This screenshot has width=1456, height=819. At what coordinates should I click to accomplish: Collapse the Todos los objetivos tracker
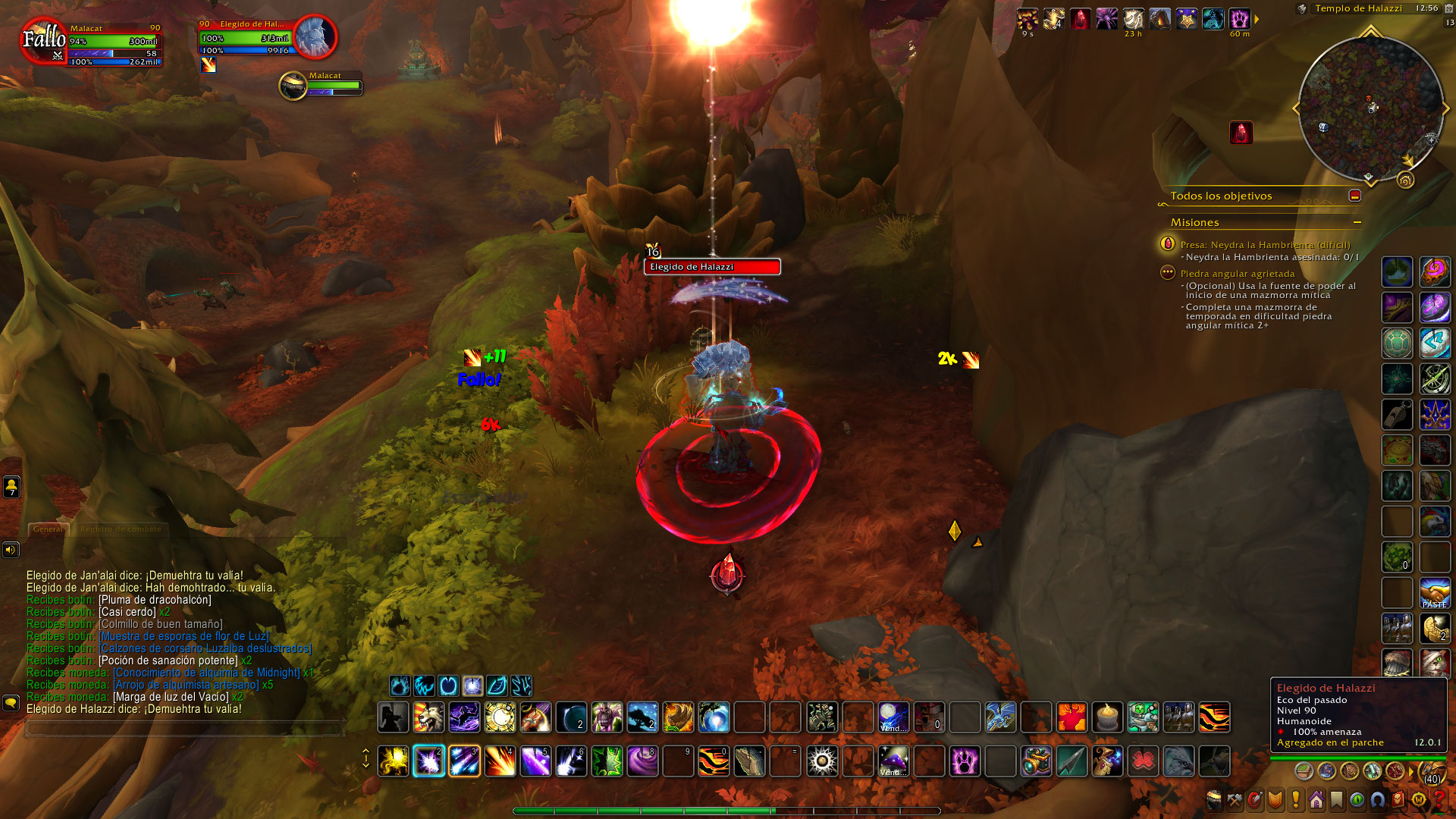click(1355, 196)
